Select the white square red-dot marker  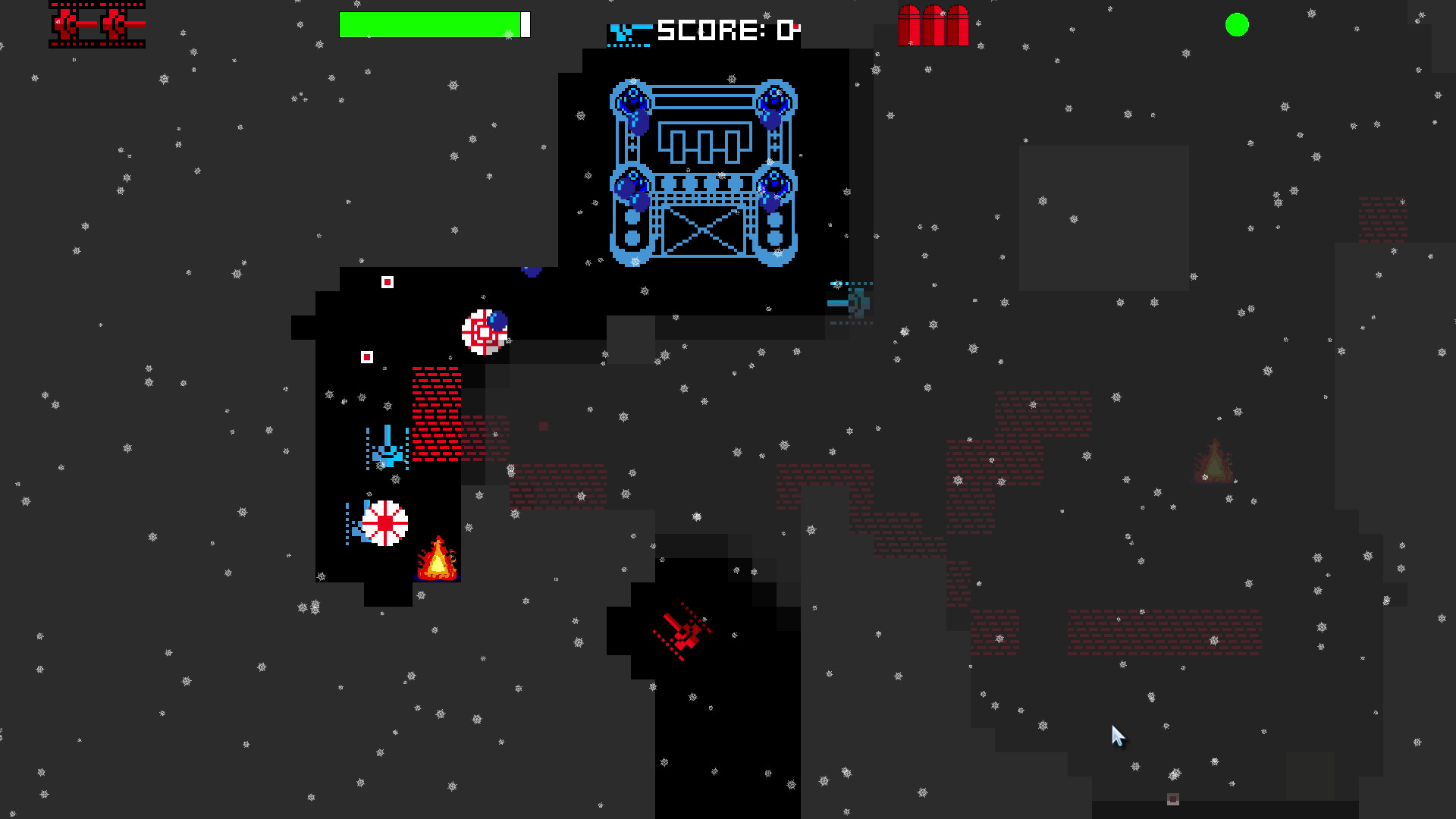tap(386, 281)
